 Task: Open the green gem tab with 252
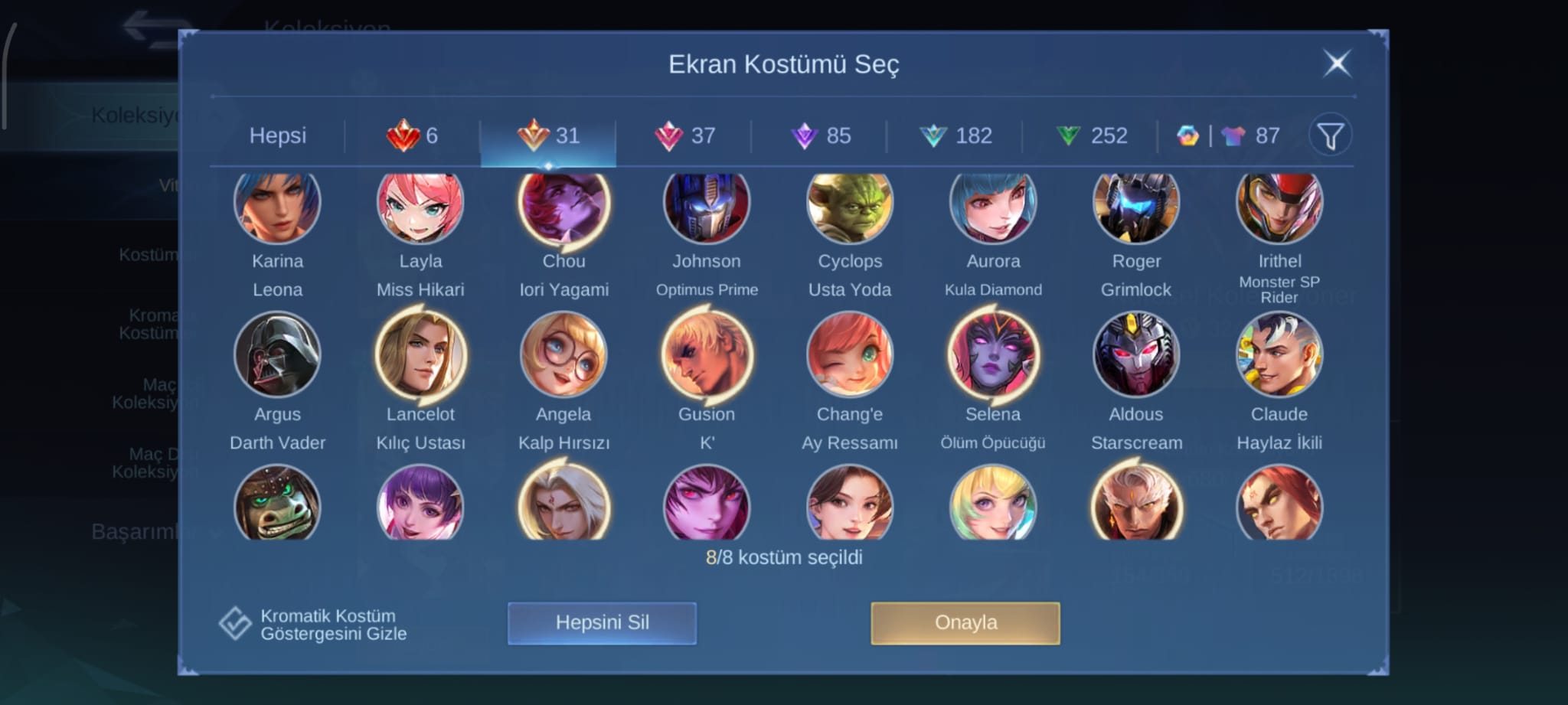(x=1091, y=135)
